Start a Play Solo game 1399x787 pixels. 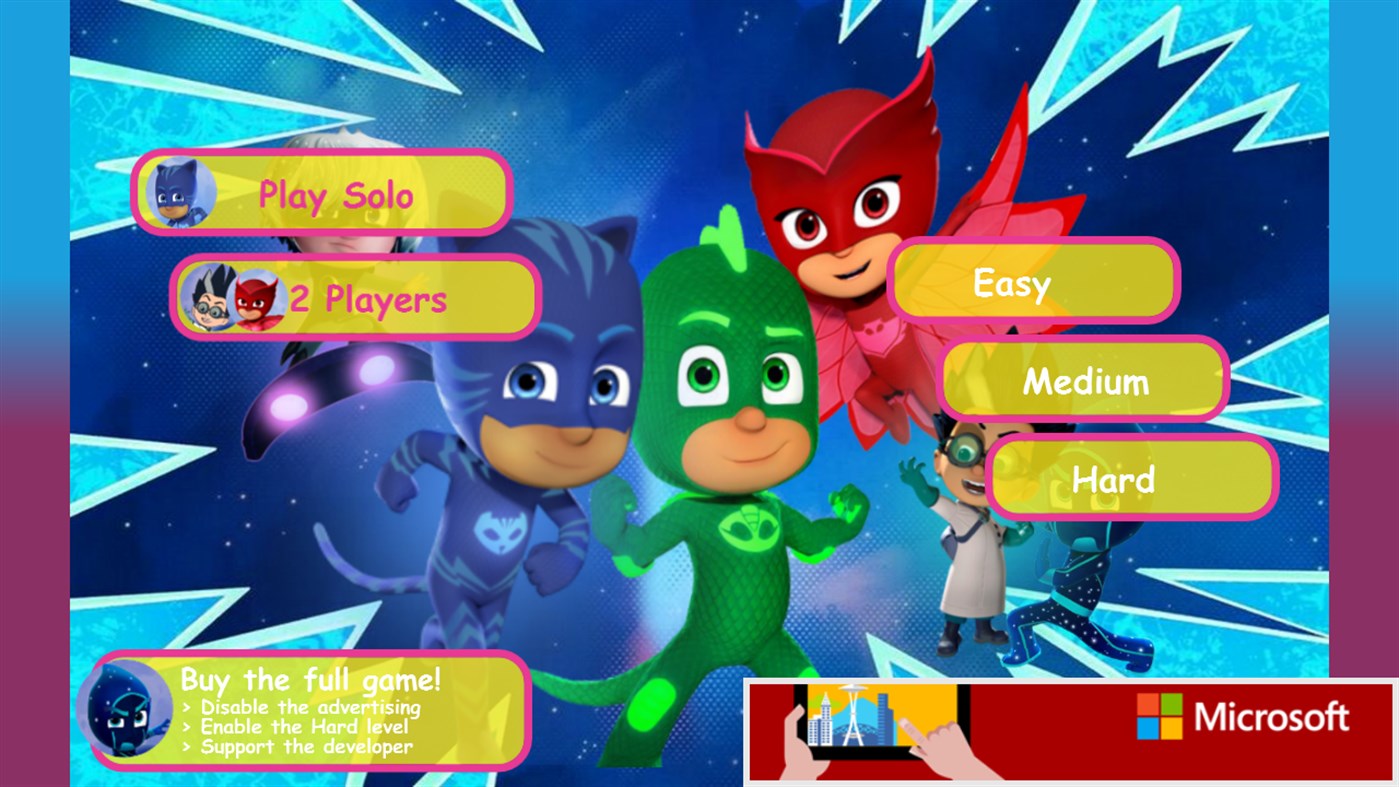coord(320,195)
